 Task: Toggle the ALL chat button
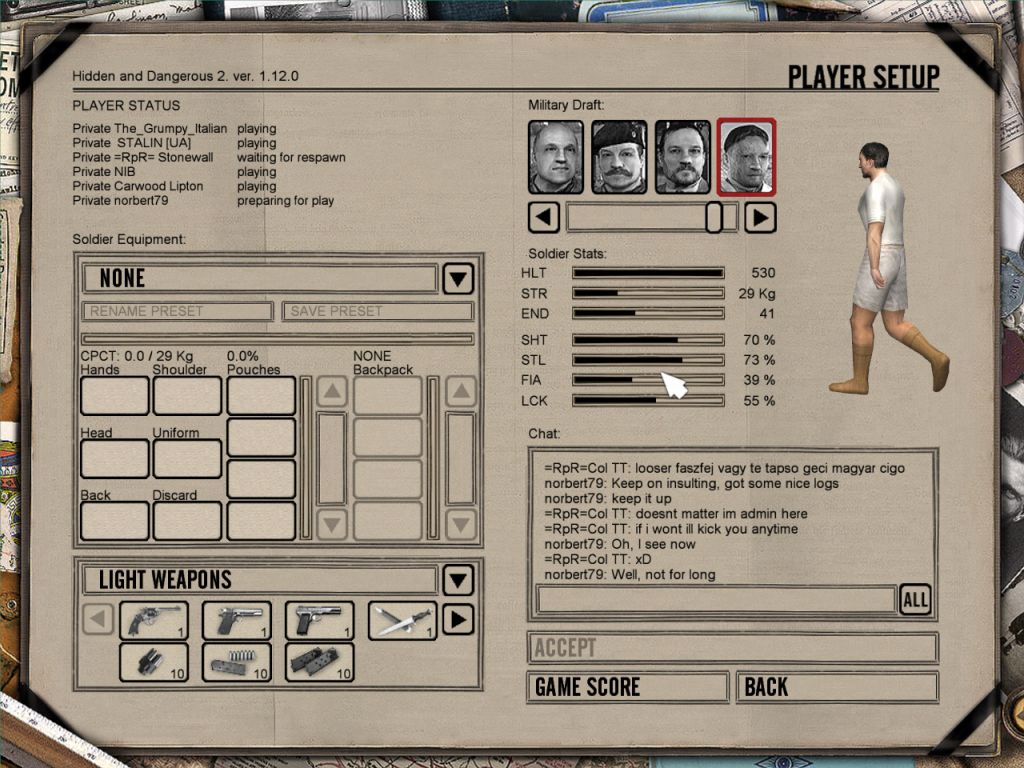coord(914,599)
